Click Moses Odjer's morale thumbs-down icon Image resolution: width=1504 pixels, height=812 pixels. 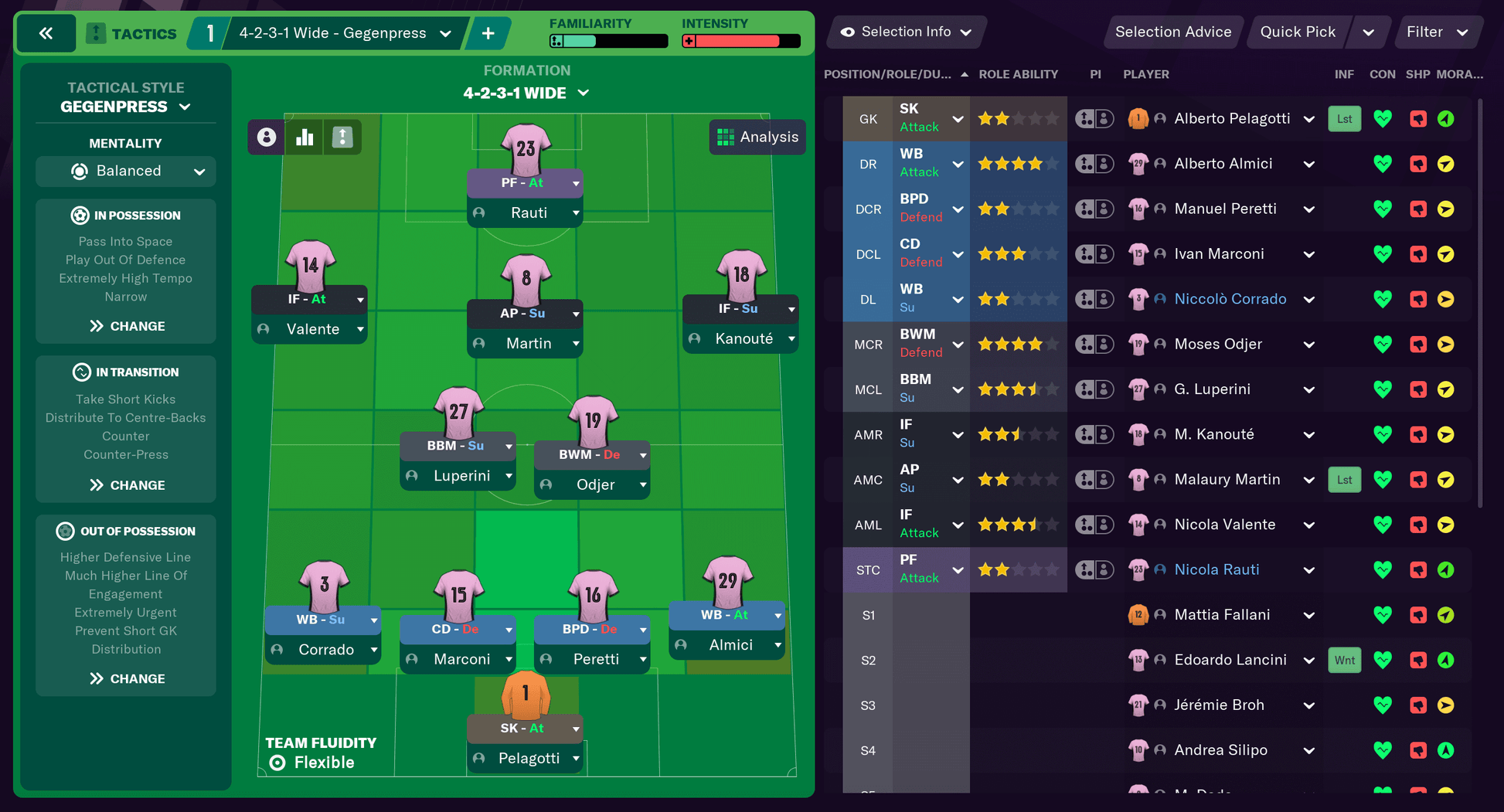(x=1418, y=344)
